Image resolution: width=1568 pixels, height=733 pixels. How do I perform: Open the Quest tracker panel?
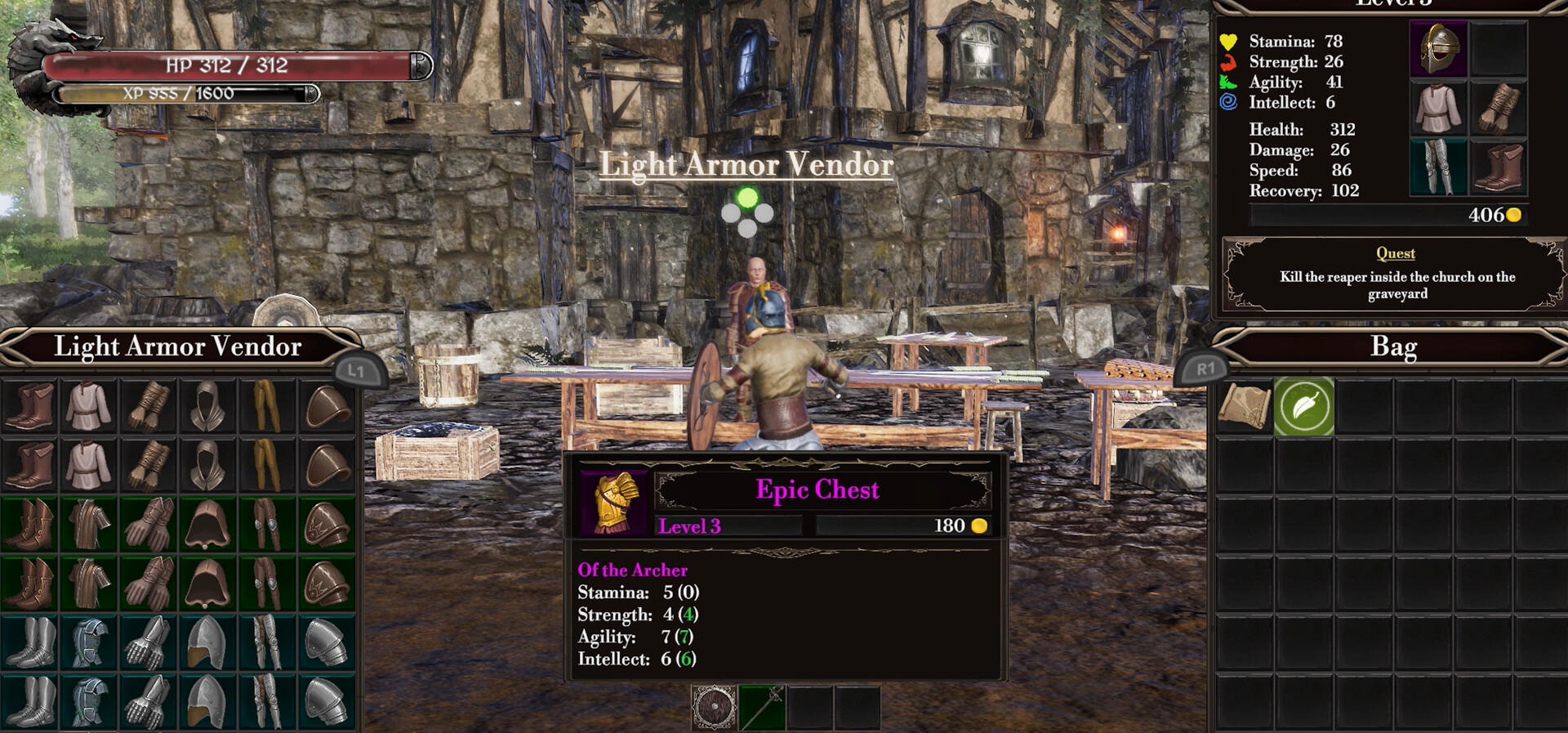tap(1395, 275)
